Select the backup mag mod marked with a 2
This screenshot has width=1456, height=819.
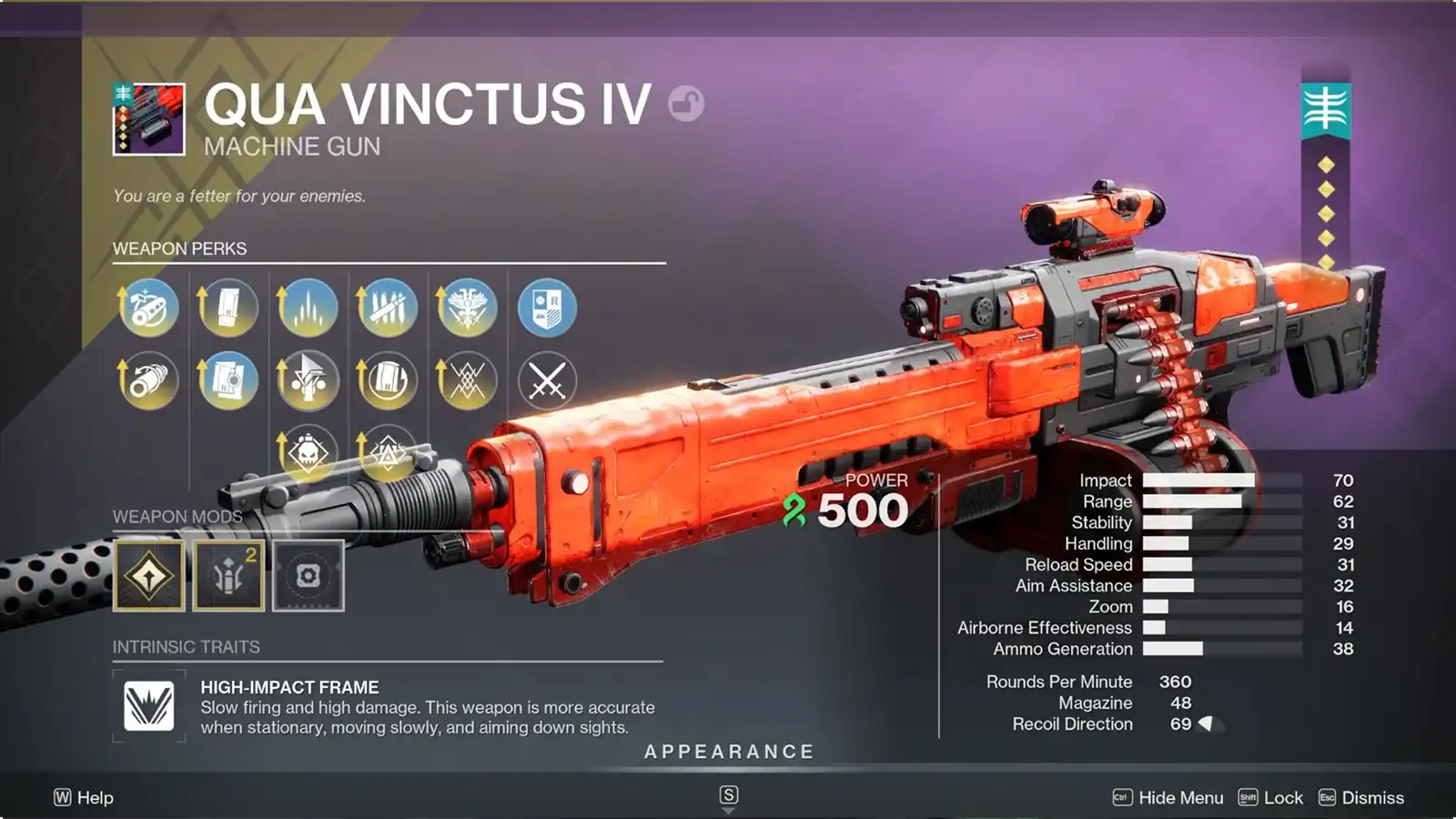(228, 573)
